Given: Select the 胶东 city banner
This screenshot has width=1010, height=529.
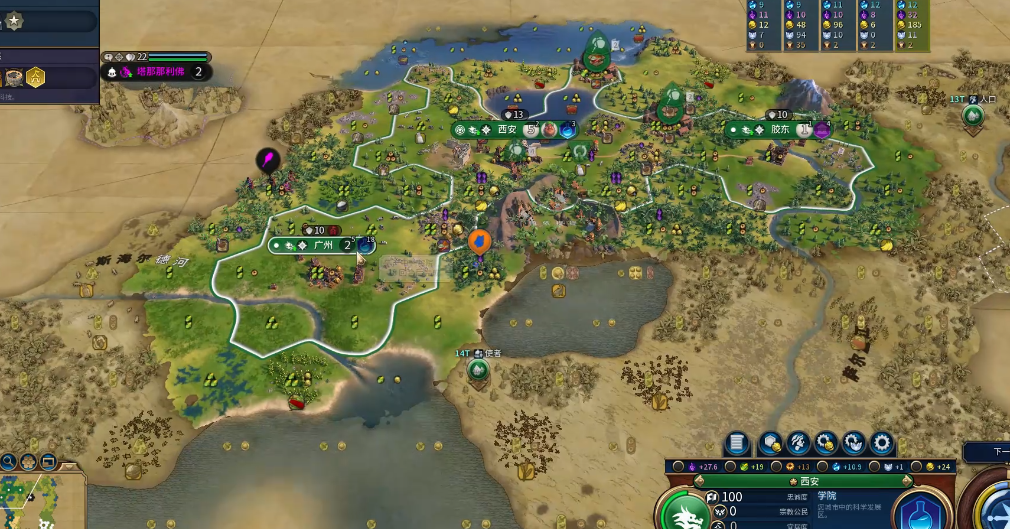Looking at the screenshot, I should tap(779, 129).
